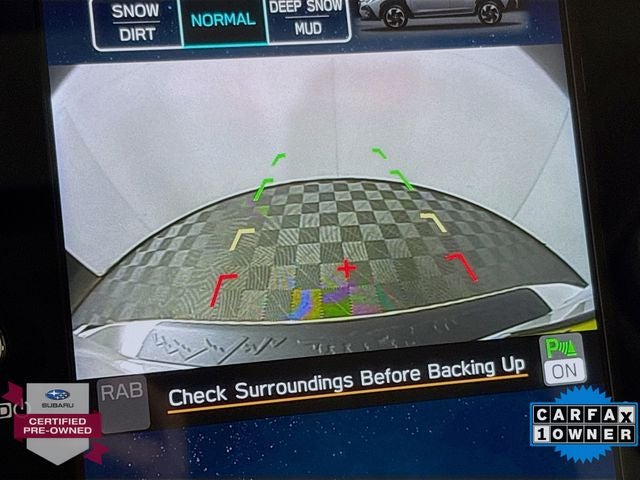Toggle the parking sensor ON indicator
This screenshot has height=480, width=640.
562,360
